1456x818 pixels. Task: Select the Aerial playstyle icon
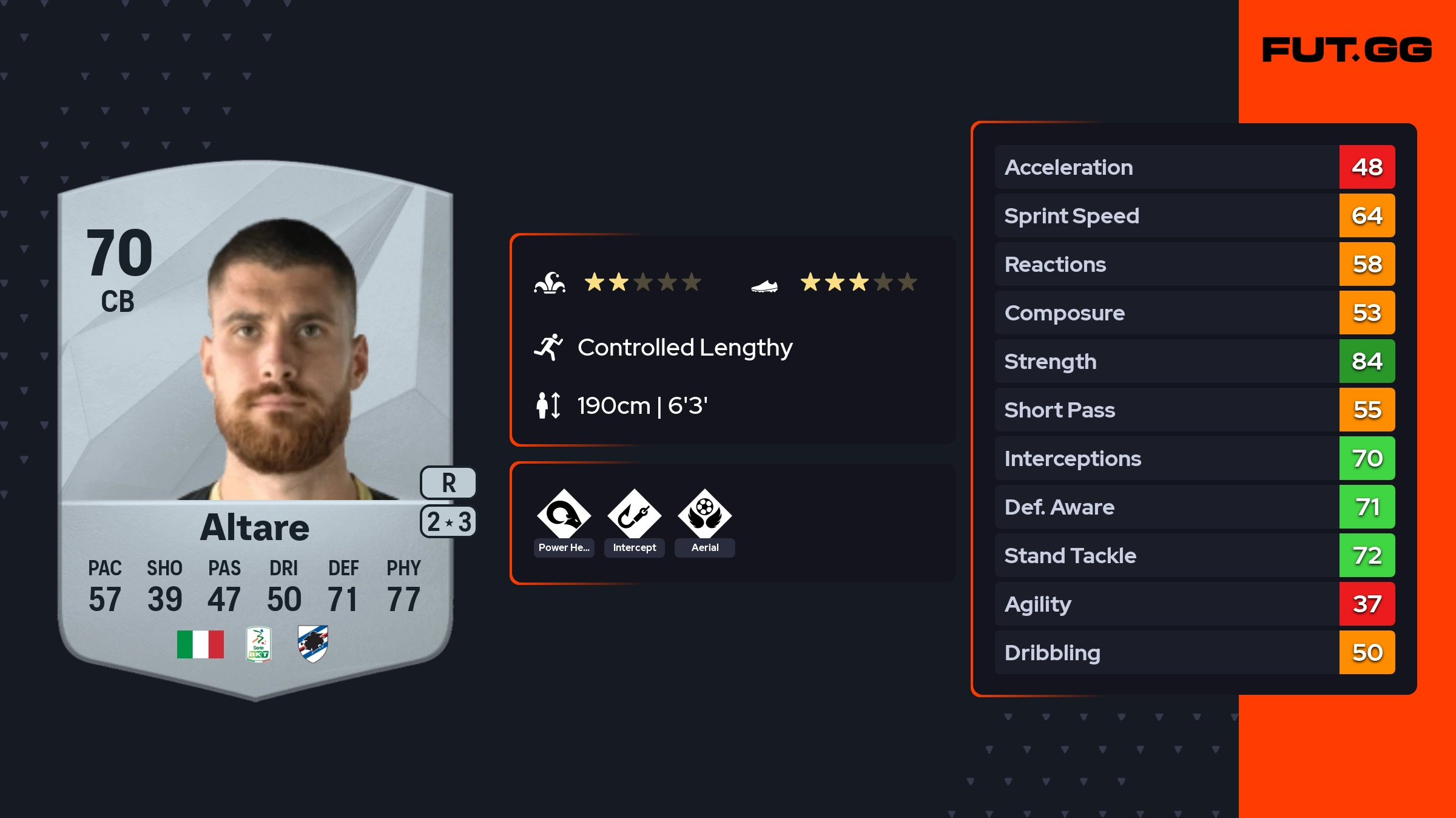(704, 515)
